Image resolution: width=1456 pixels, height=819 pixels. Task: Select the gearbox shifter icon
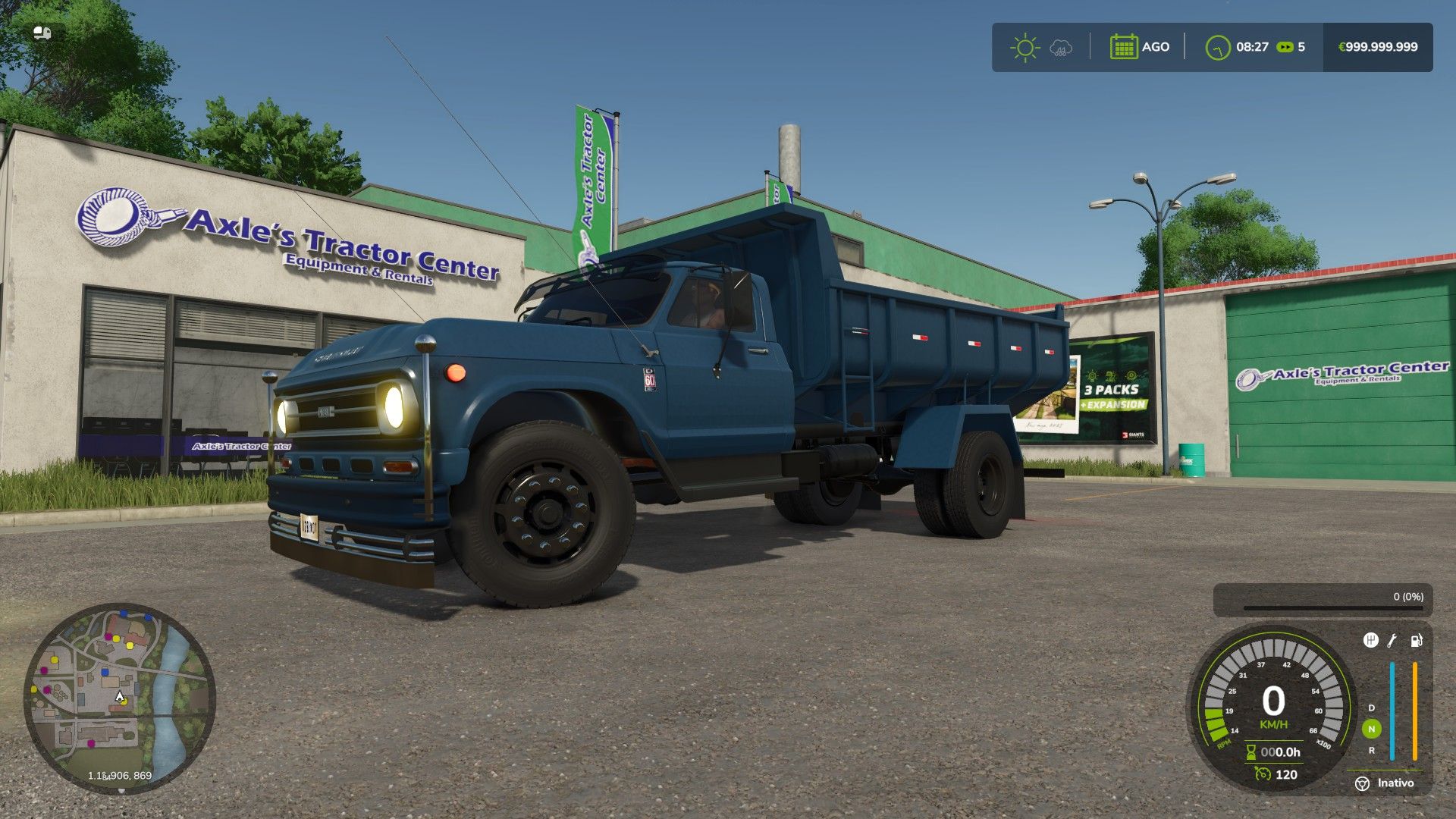click(1370, 641)
